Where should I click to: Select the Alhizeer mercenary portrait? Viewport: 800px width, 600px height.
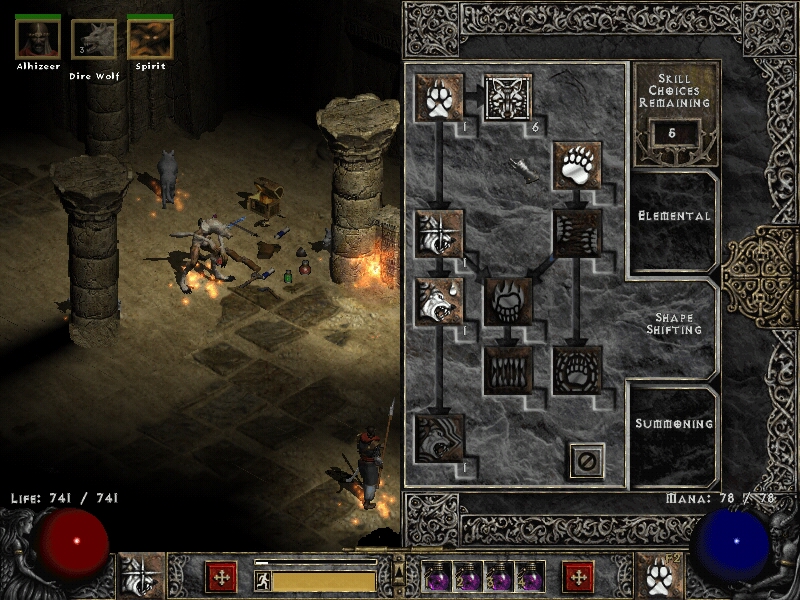[x=38, y=40]
